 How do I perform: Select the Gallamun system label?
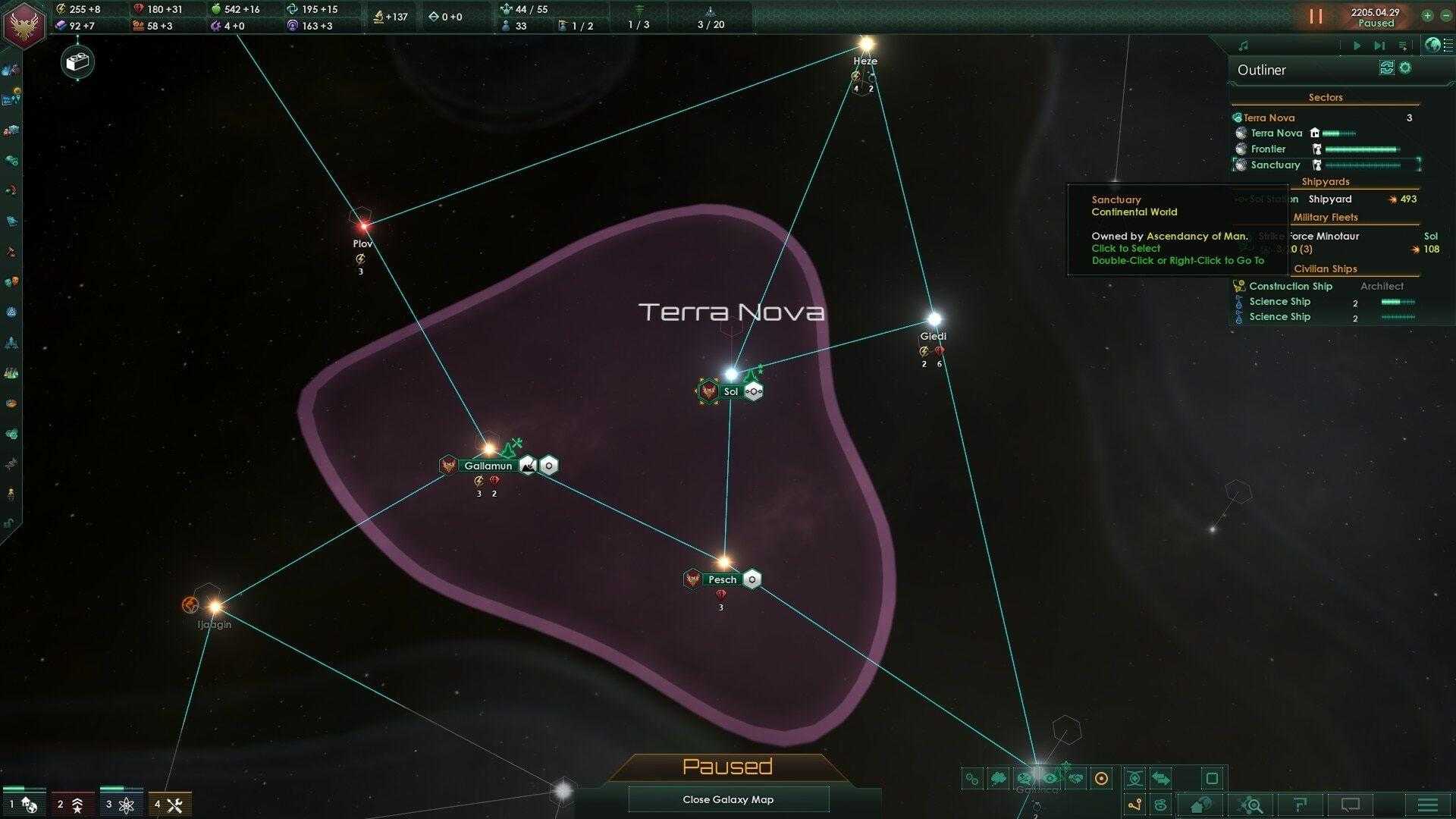[x=488, y=466]
